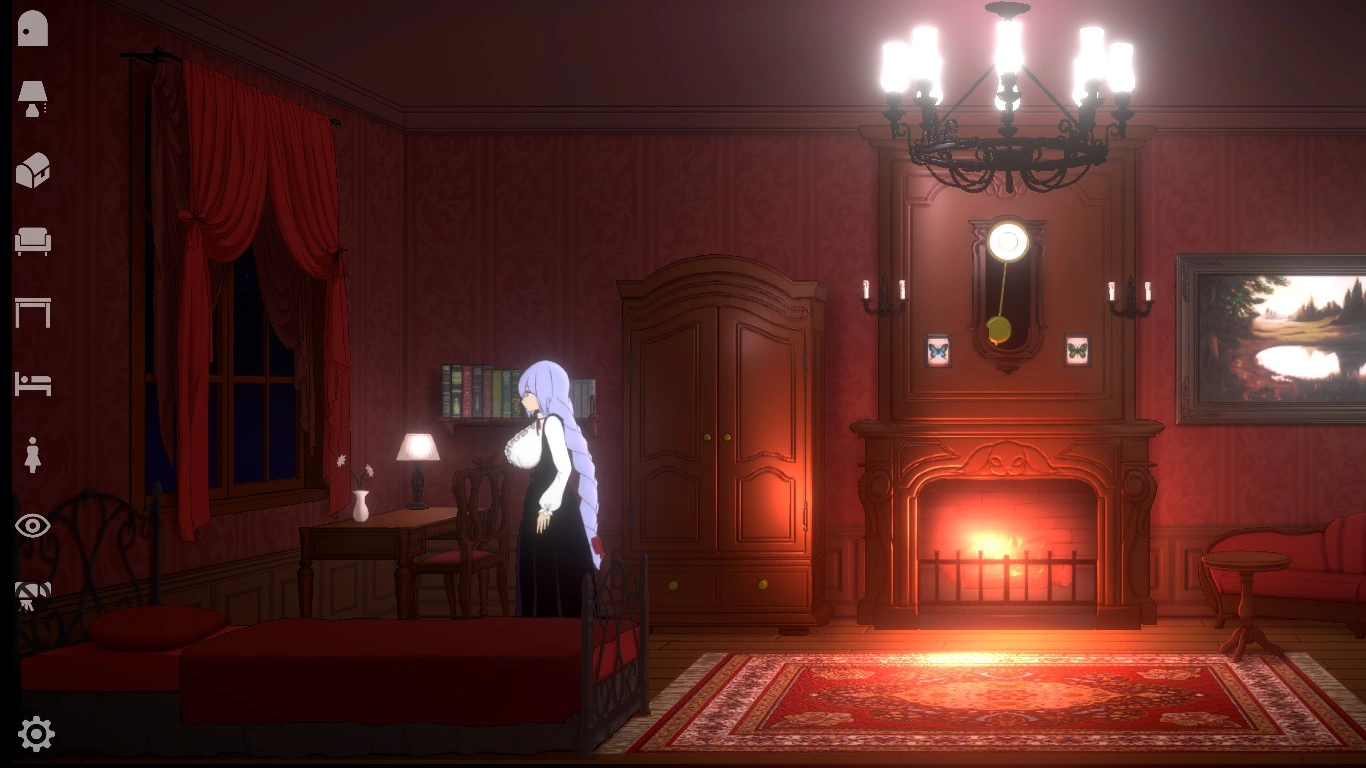This screenshot has height=768, width=1366.
Task: Open the roof furniture category
Action: pyautogui.click(x=33, y=169)
